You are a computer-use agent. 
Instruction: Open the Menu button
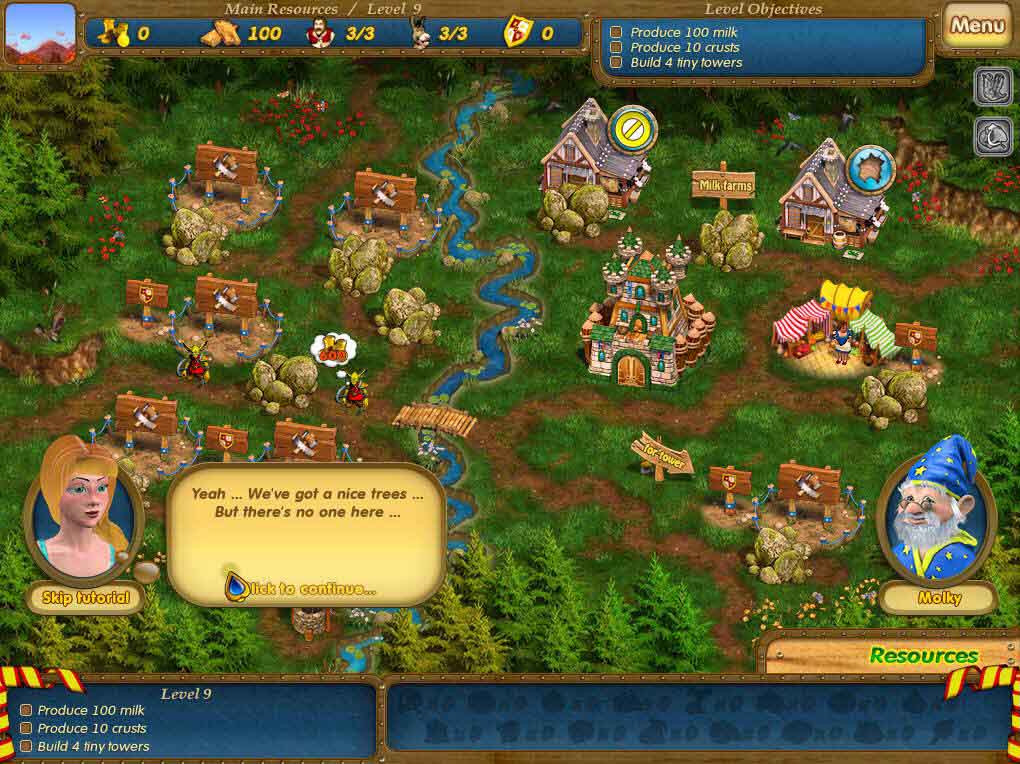[x=977, y=26]
